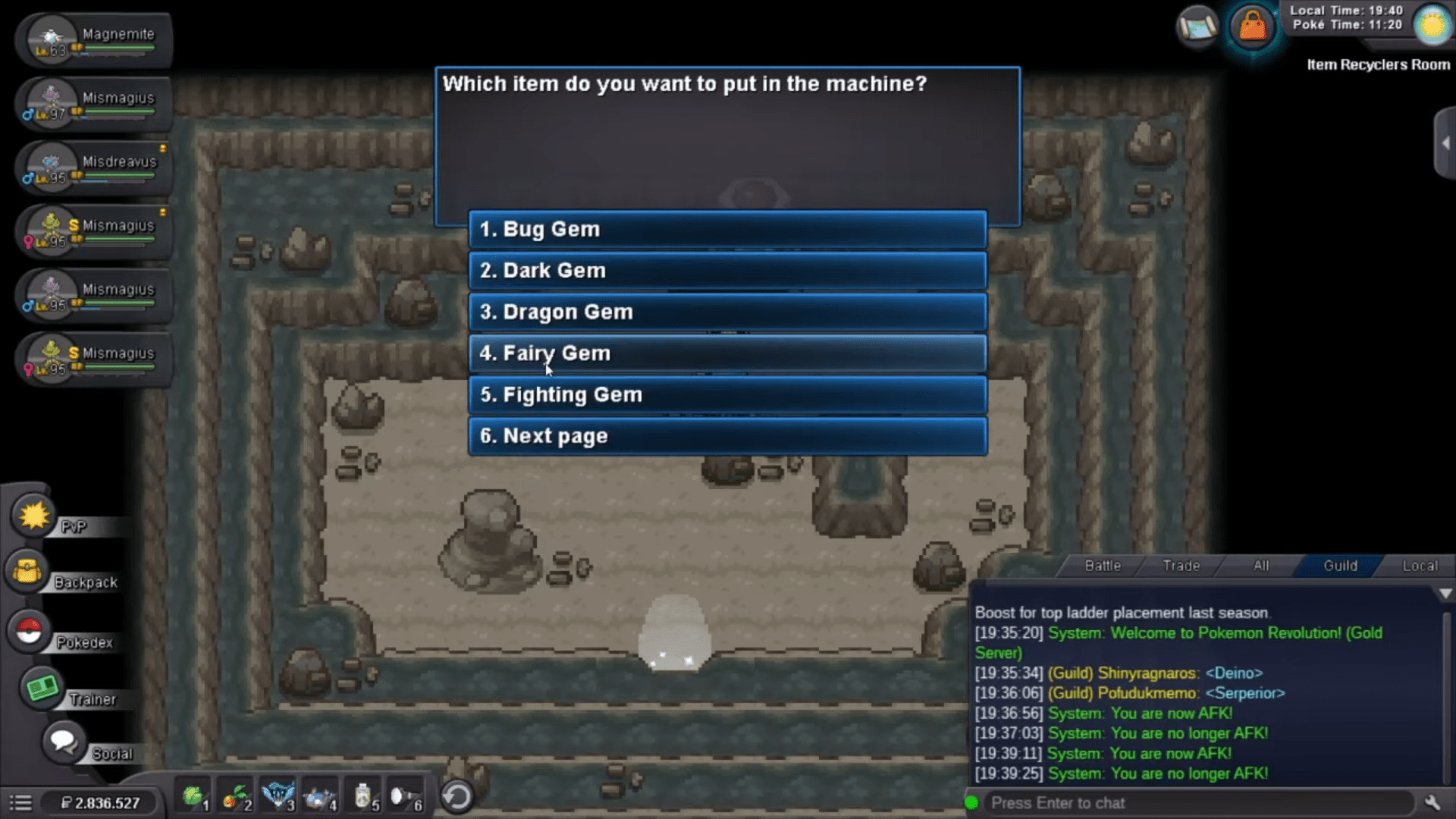Open the map icon at top right

(1197, 27)
